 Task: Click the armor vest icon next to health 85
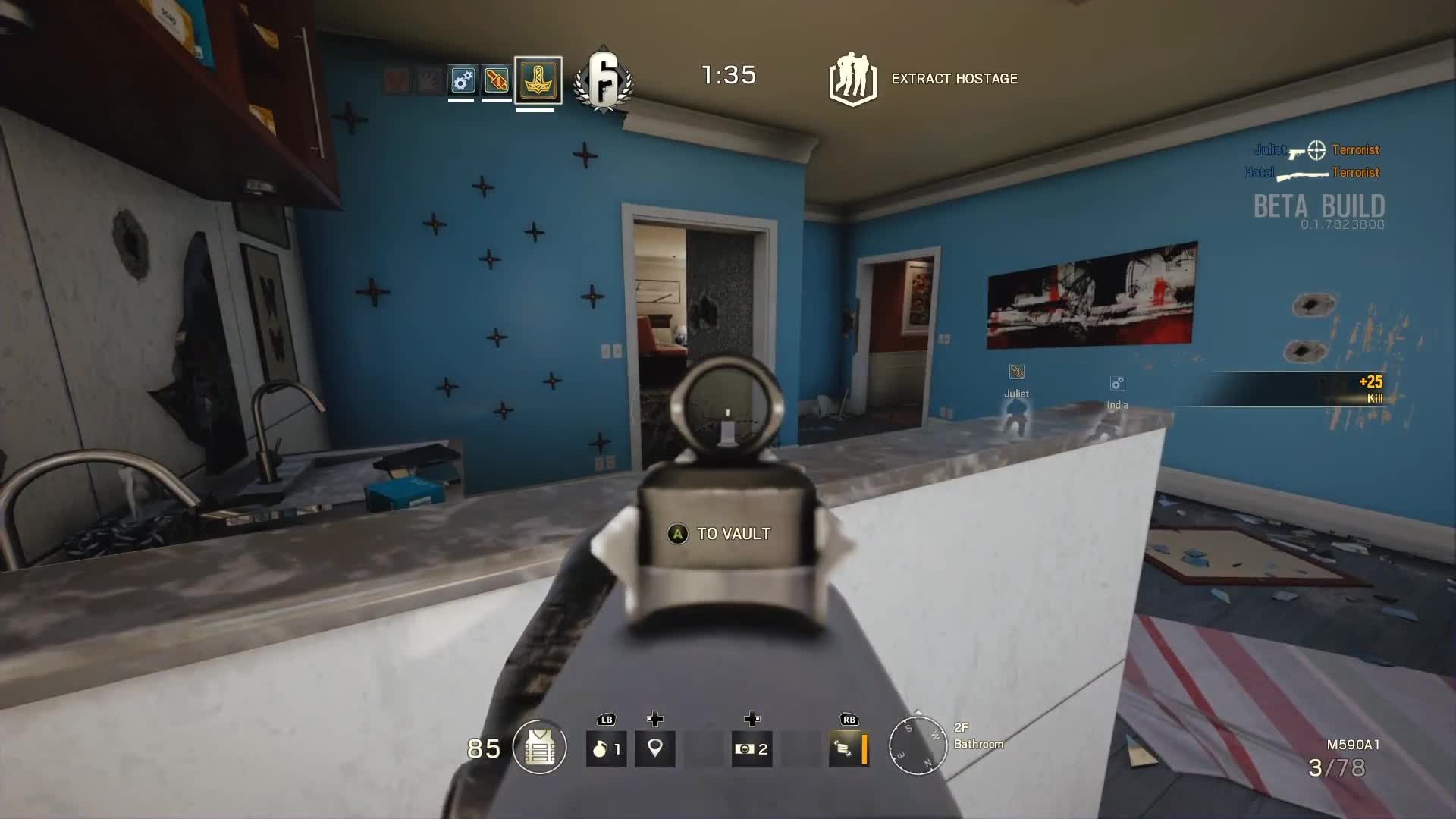click(540, 748)
